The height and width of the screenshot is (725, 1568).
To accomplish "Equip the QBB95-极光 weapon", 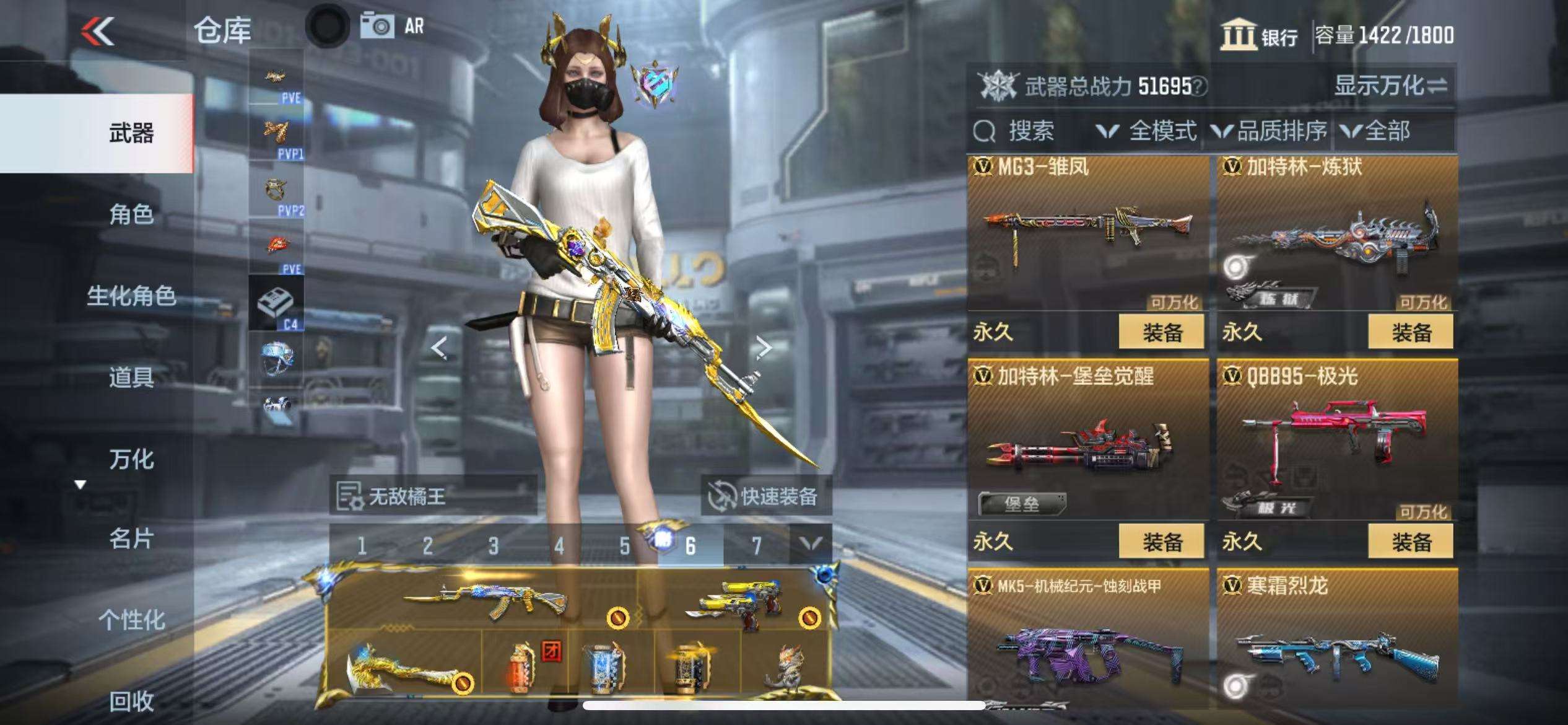I will click(1411, 542).
